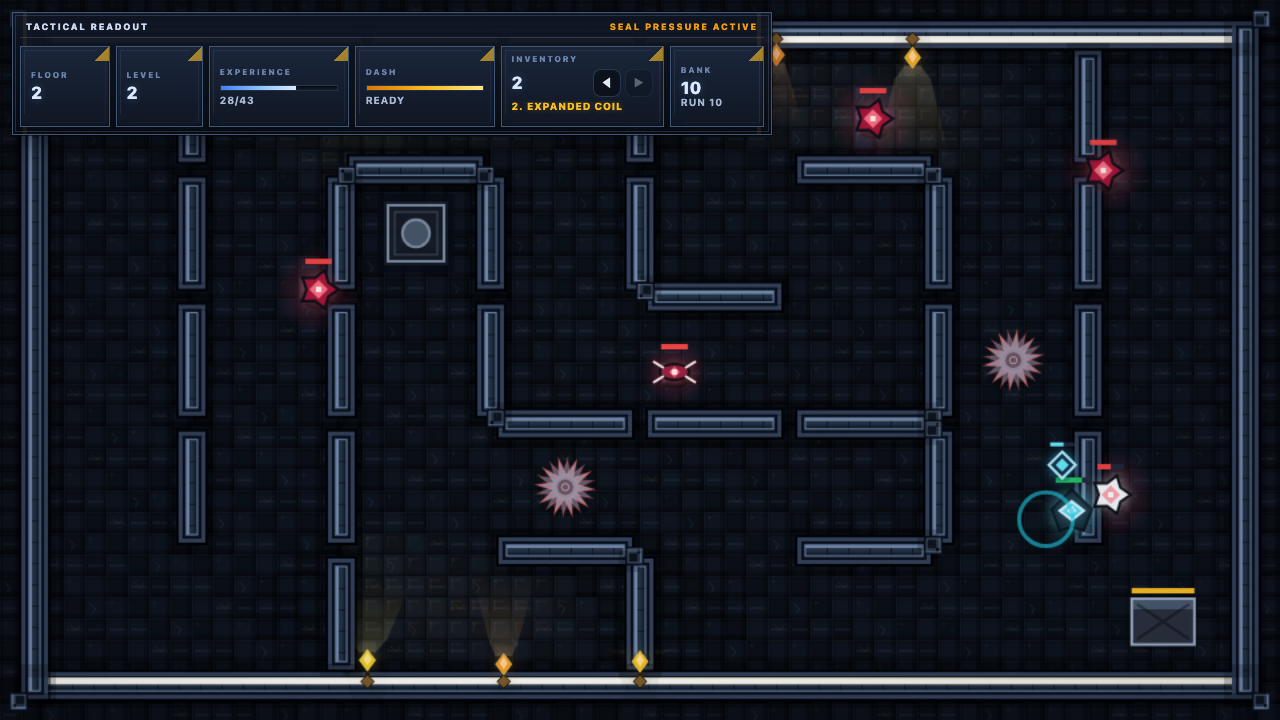This screenshot has height=720, width=1280.
Task: Click the spike hazard on the right side
Action: coord(1013,360)
